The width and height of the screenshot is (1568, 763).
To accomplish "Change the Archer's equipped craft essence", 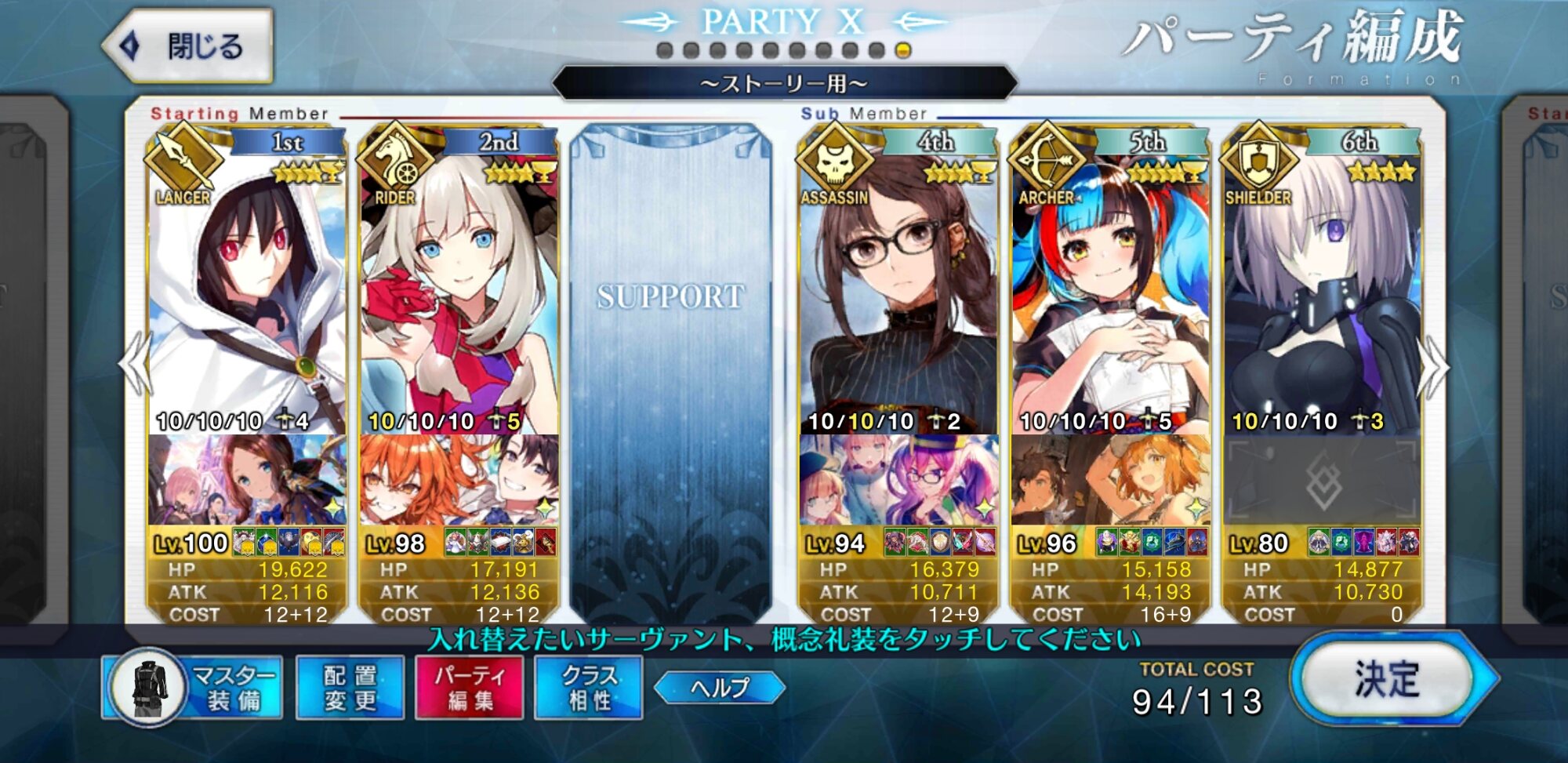I will coord(1110,480).
